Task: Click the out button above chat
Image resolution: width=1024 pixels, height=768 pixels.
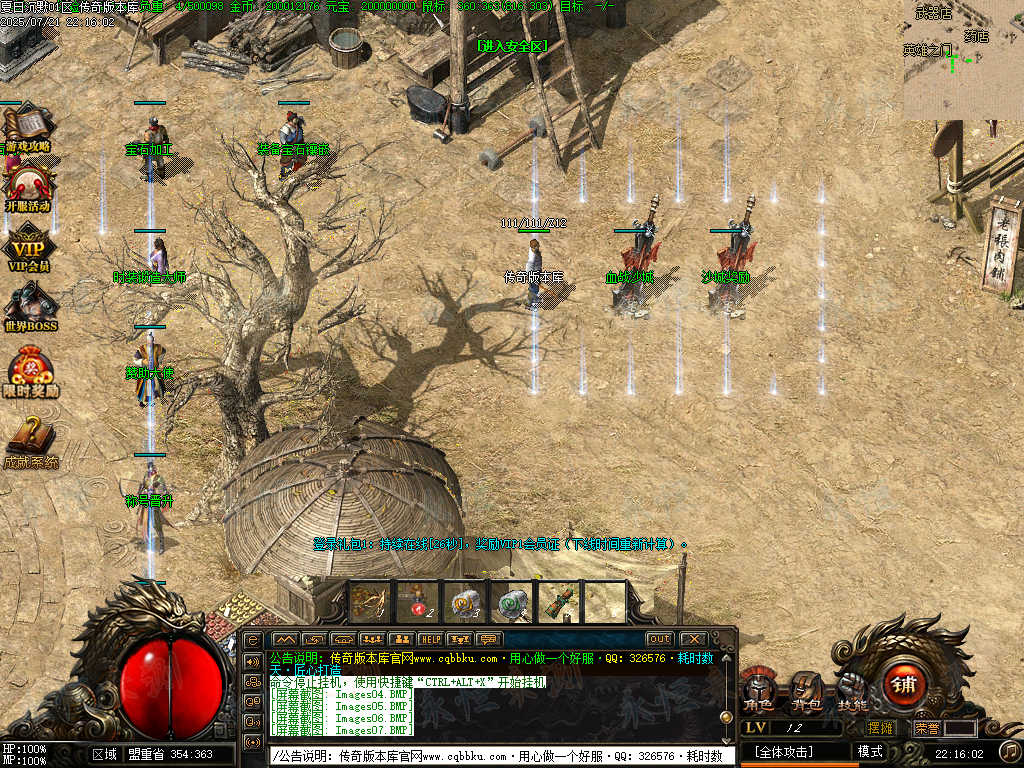Action: [659, 639]
